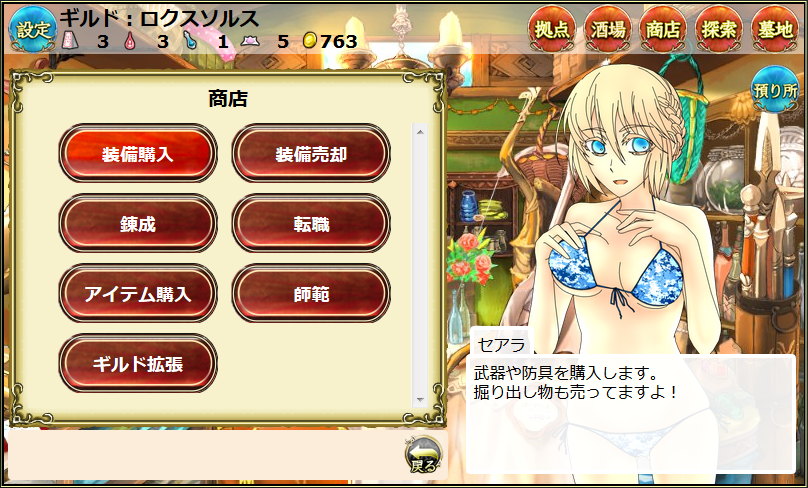Choose ギルド拡張 guild expansion
808x488 pixels.
point(138,364)
